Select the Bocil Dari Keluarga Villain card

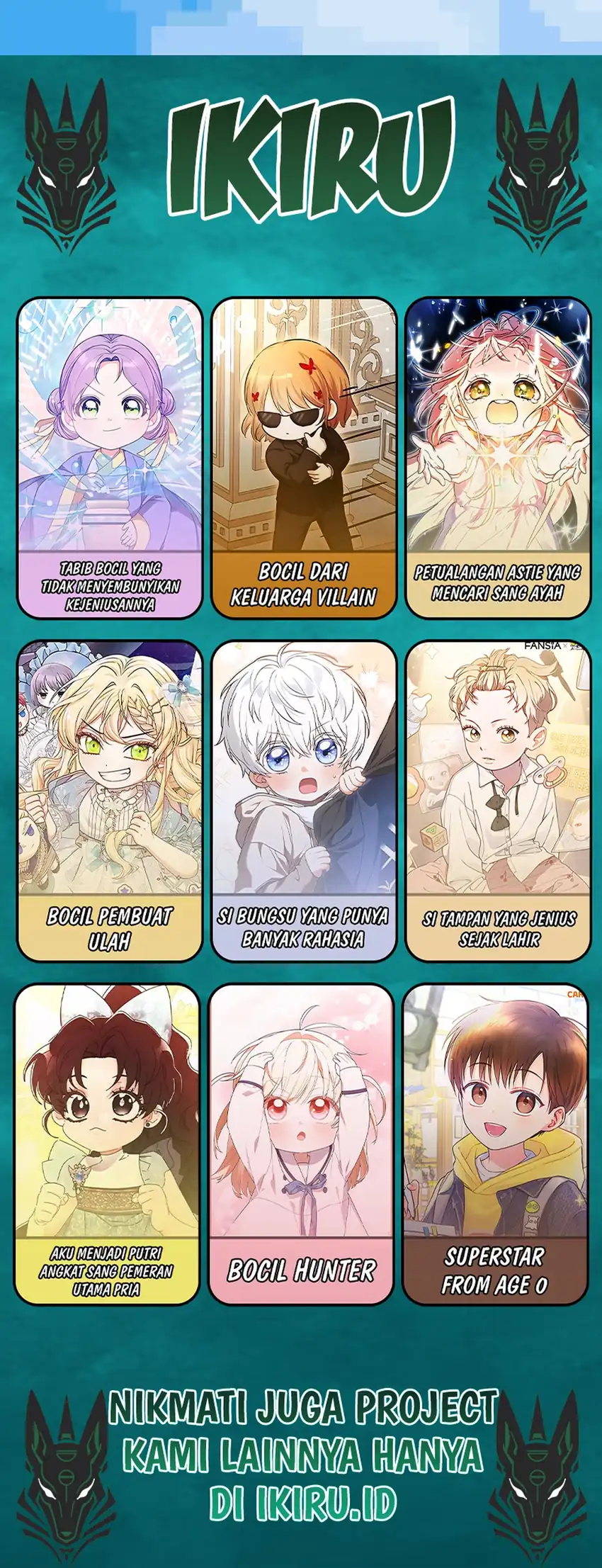(304, 457)
